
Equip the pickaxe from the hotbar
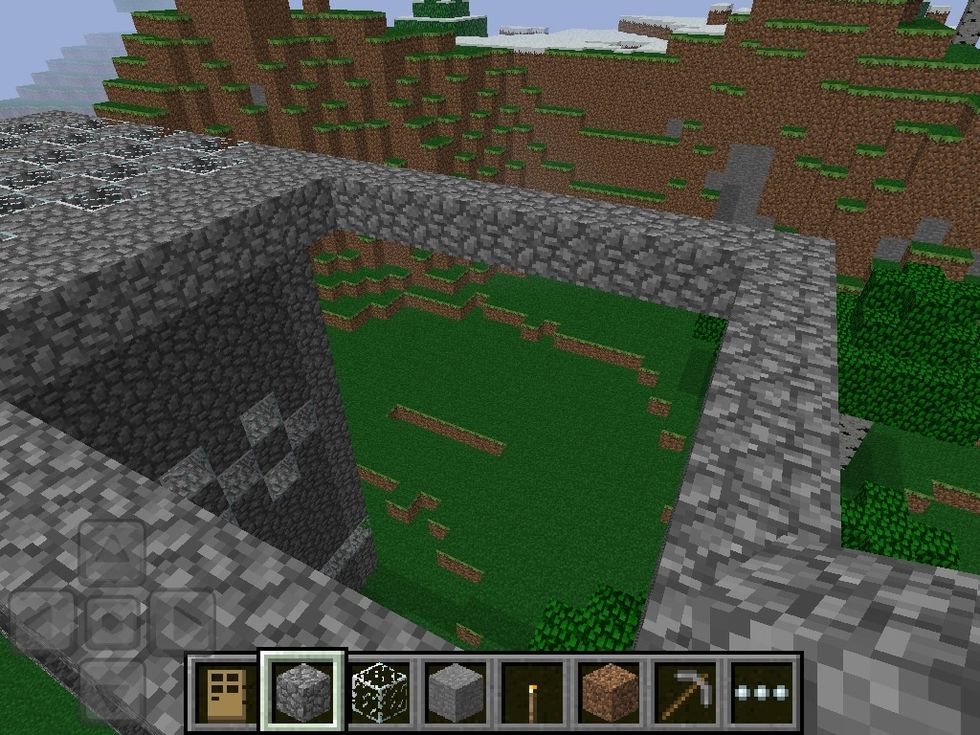tap(686, 692)
